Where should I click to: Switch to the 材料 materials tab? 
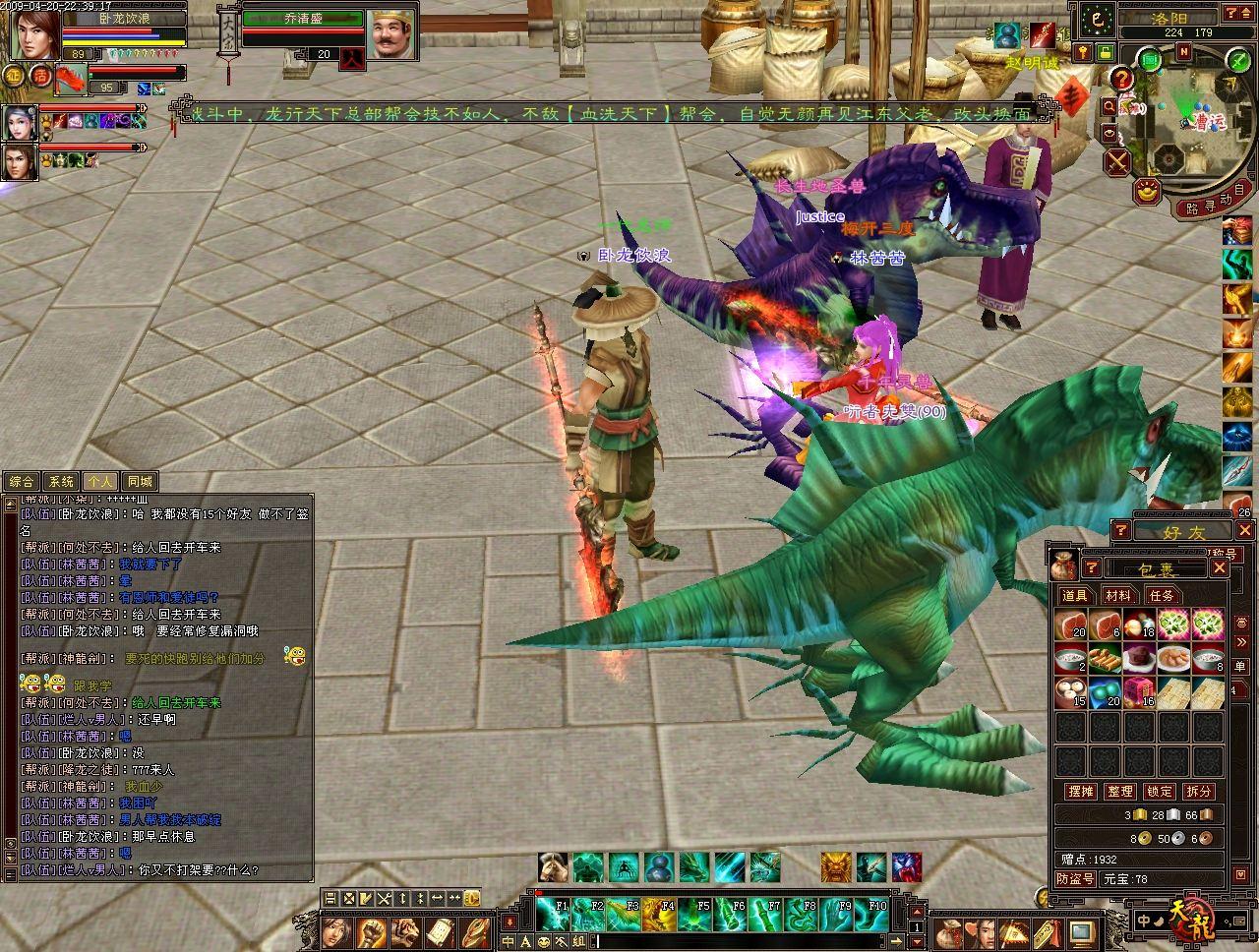[1118, 595]
